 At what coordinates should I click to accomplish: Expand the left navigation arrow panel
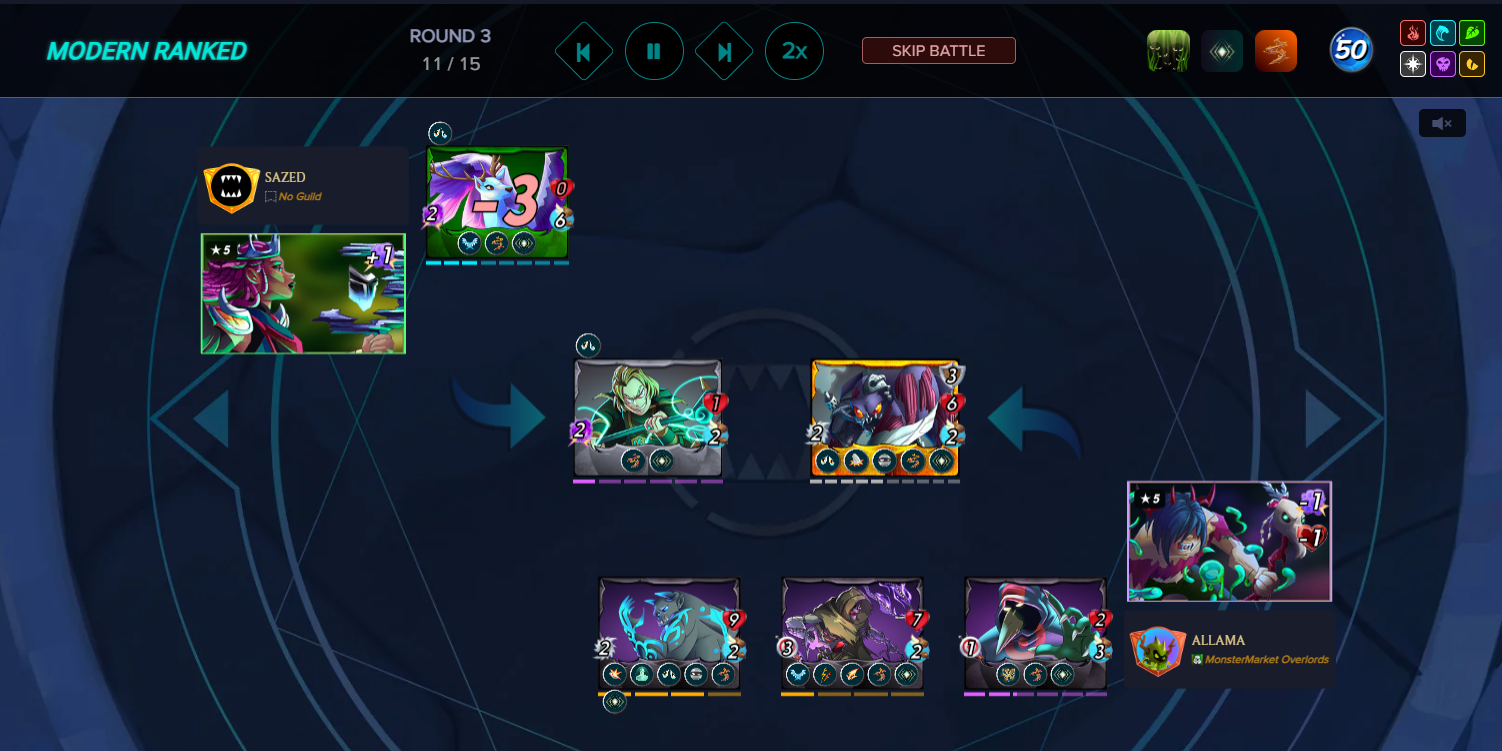coord(208,419)
